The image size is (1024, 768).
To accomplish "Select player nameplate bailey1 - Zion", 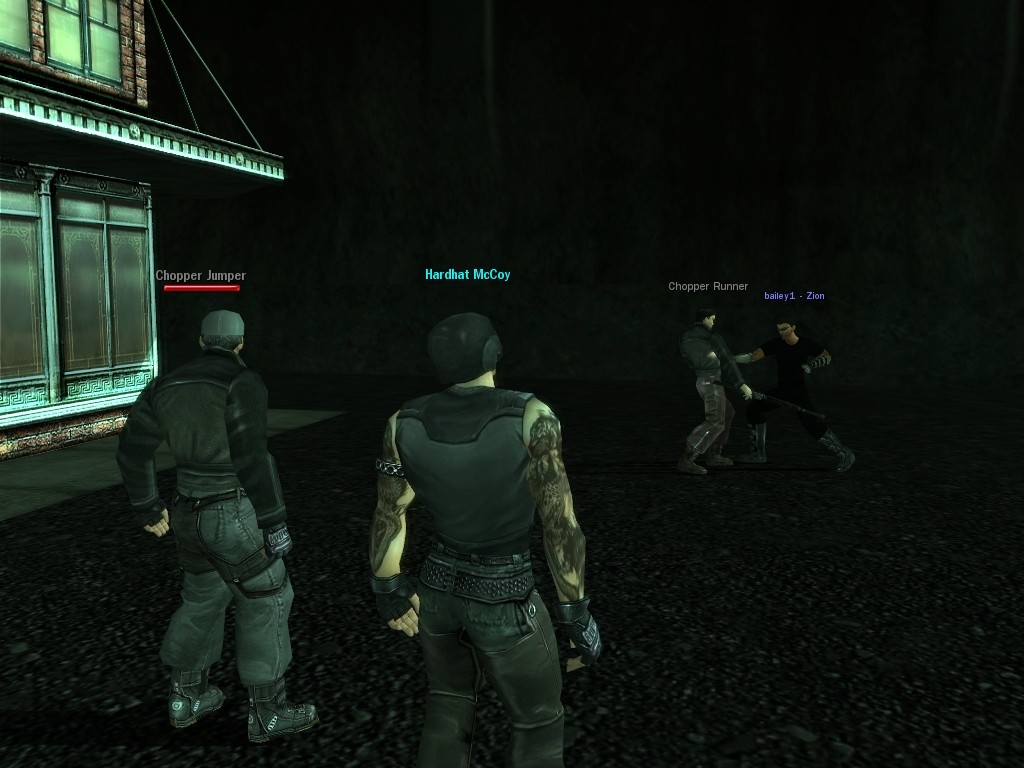I will click(794, 296).
